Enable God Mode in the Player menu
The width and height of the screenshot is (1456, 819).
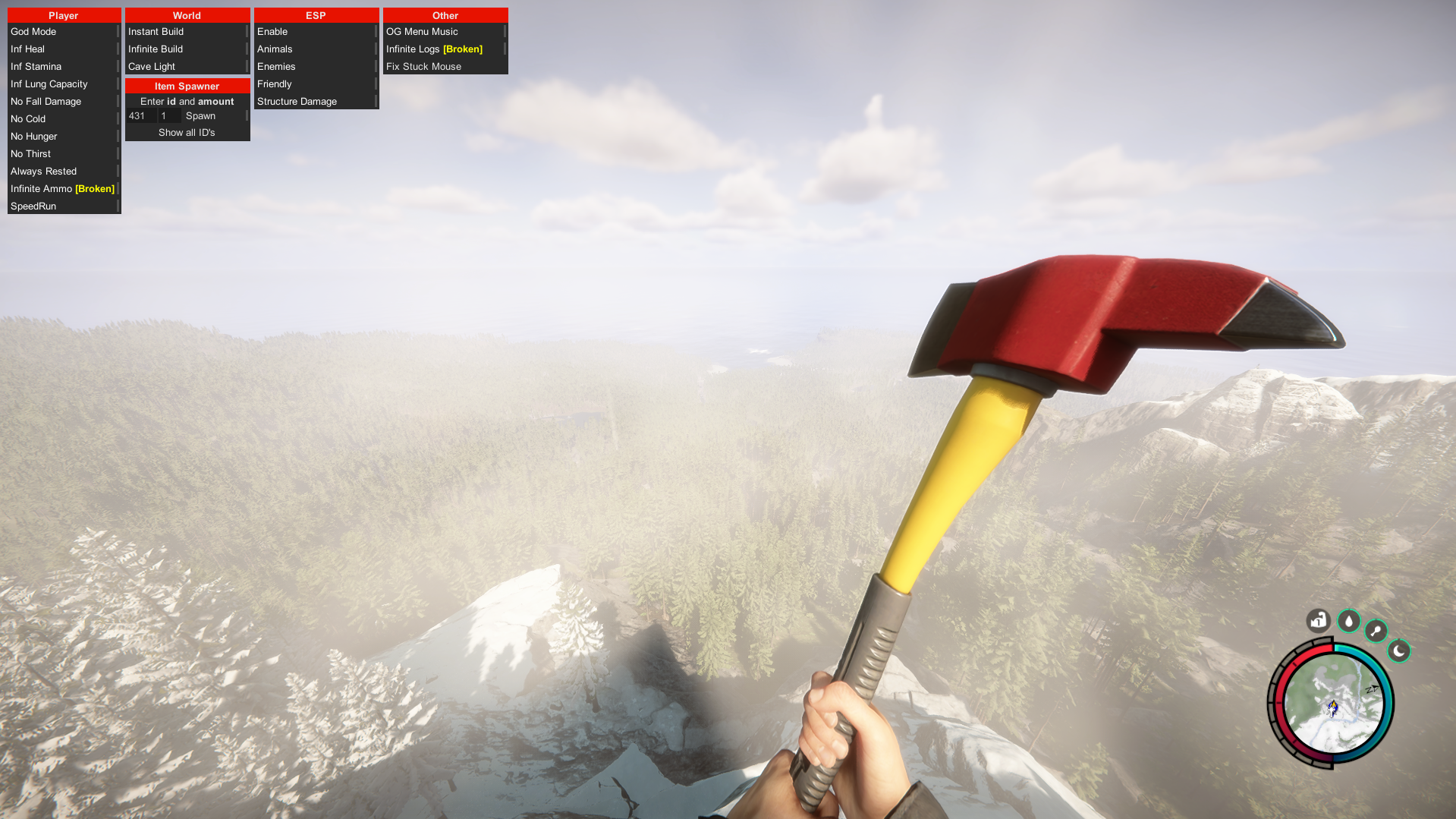pyautogui.click(x=33, y=31)
